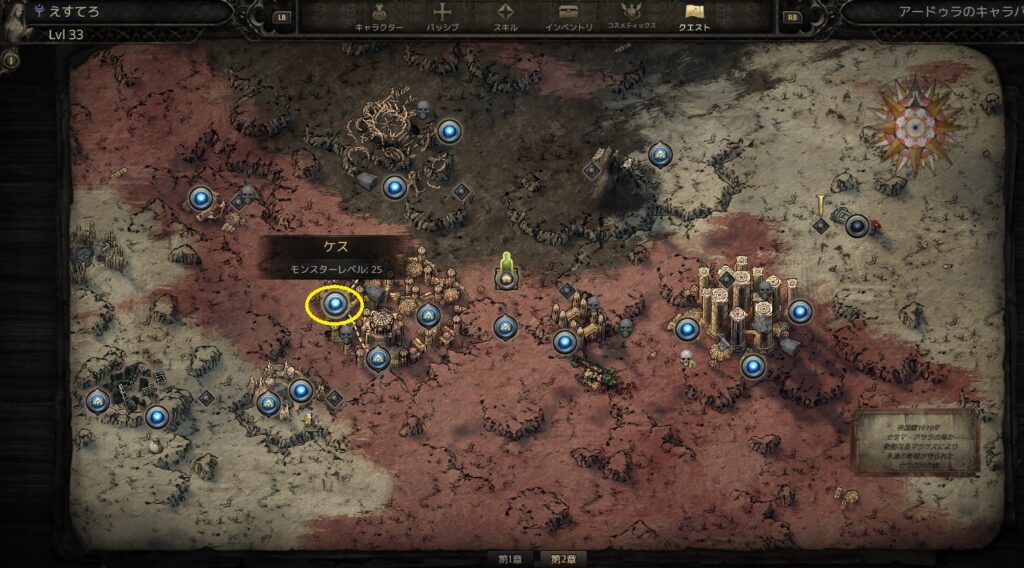Open the キャラクター (Character) tab
Image resolution: width=1024 pixels, height=568 pixels.
(379, 18)
